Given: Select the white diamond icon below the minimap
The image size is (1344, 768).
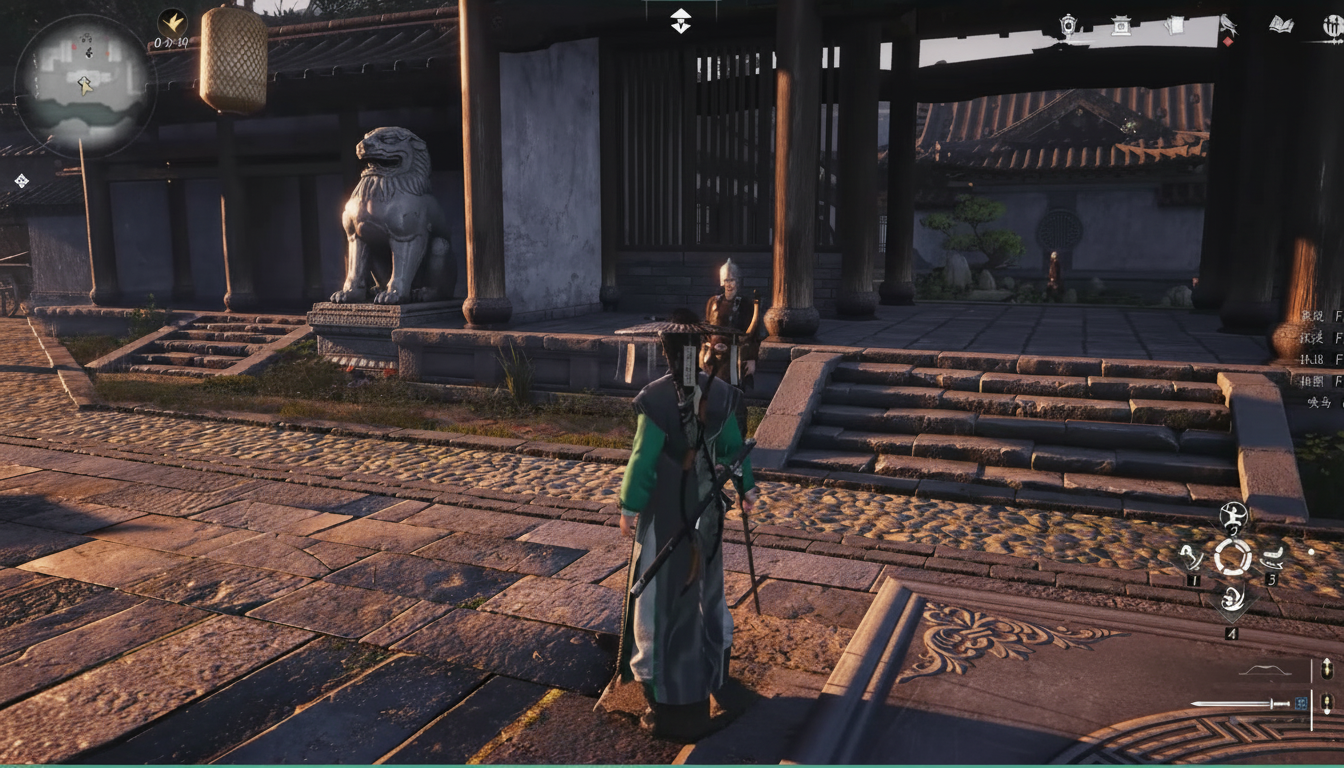Looking at the screenshot, I should (x=21, y=181).
